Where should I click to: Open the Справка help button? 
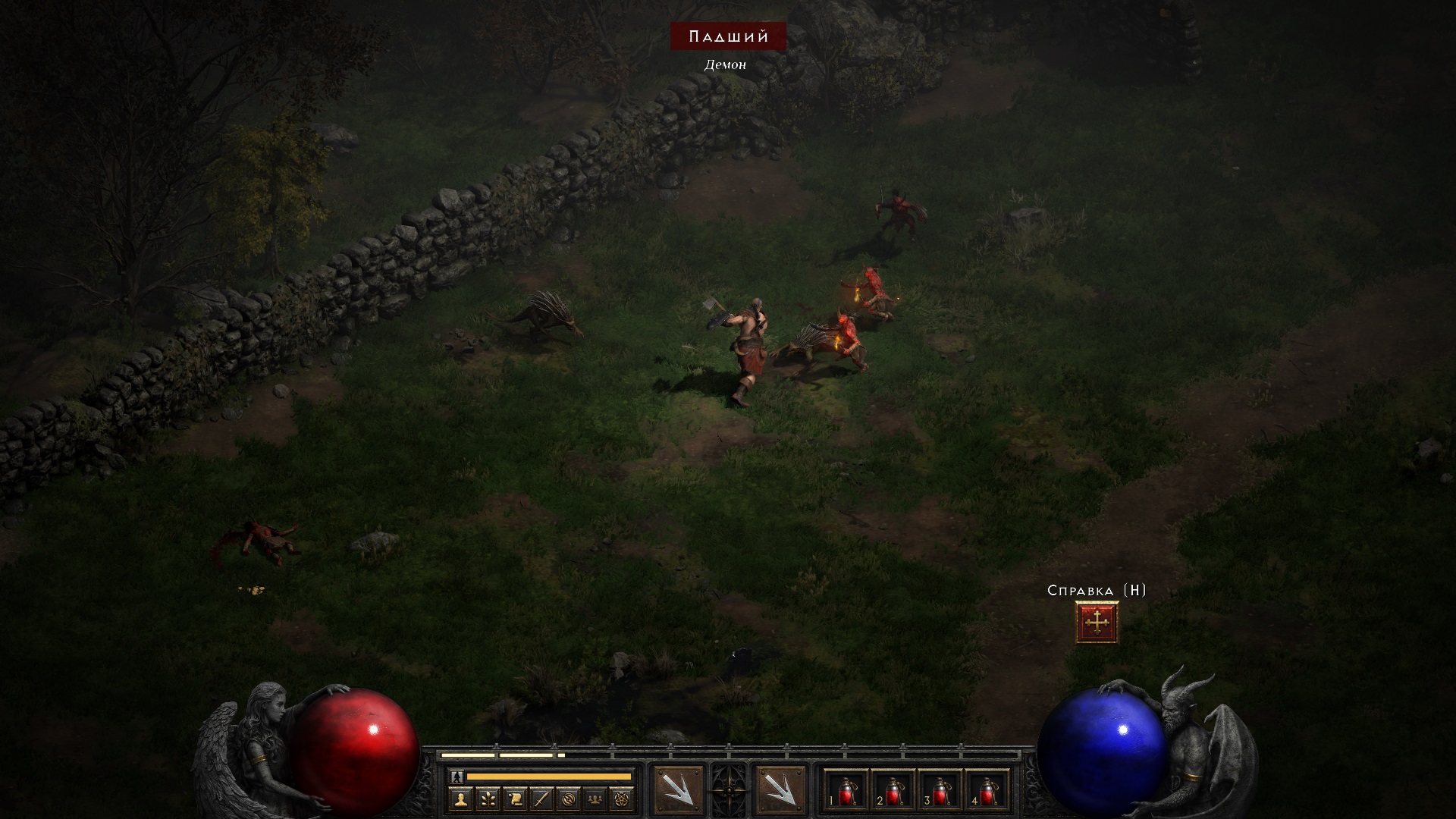coord(1097,622)
